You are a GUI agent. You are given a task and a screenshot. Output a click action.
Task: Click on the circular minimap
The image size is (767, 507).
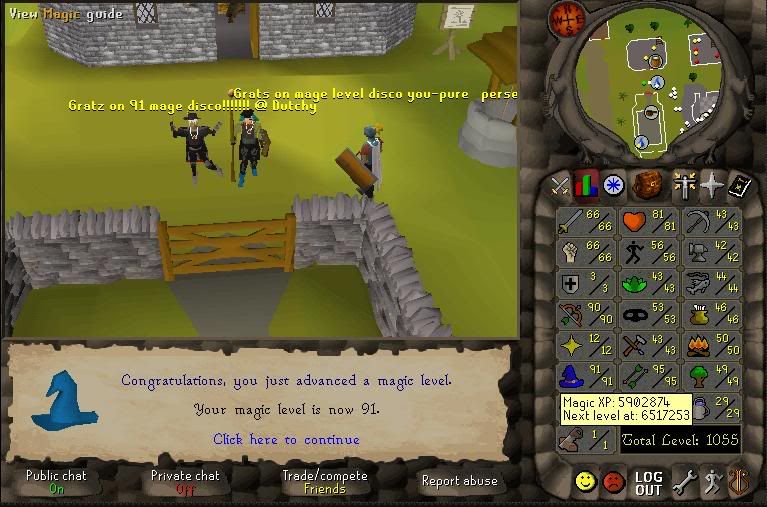(x=655, y=85)
